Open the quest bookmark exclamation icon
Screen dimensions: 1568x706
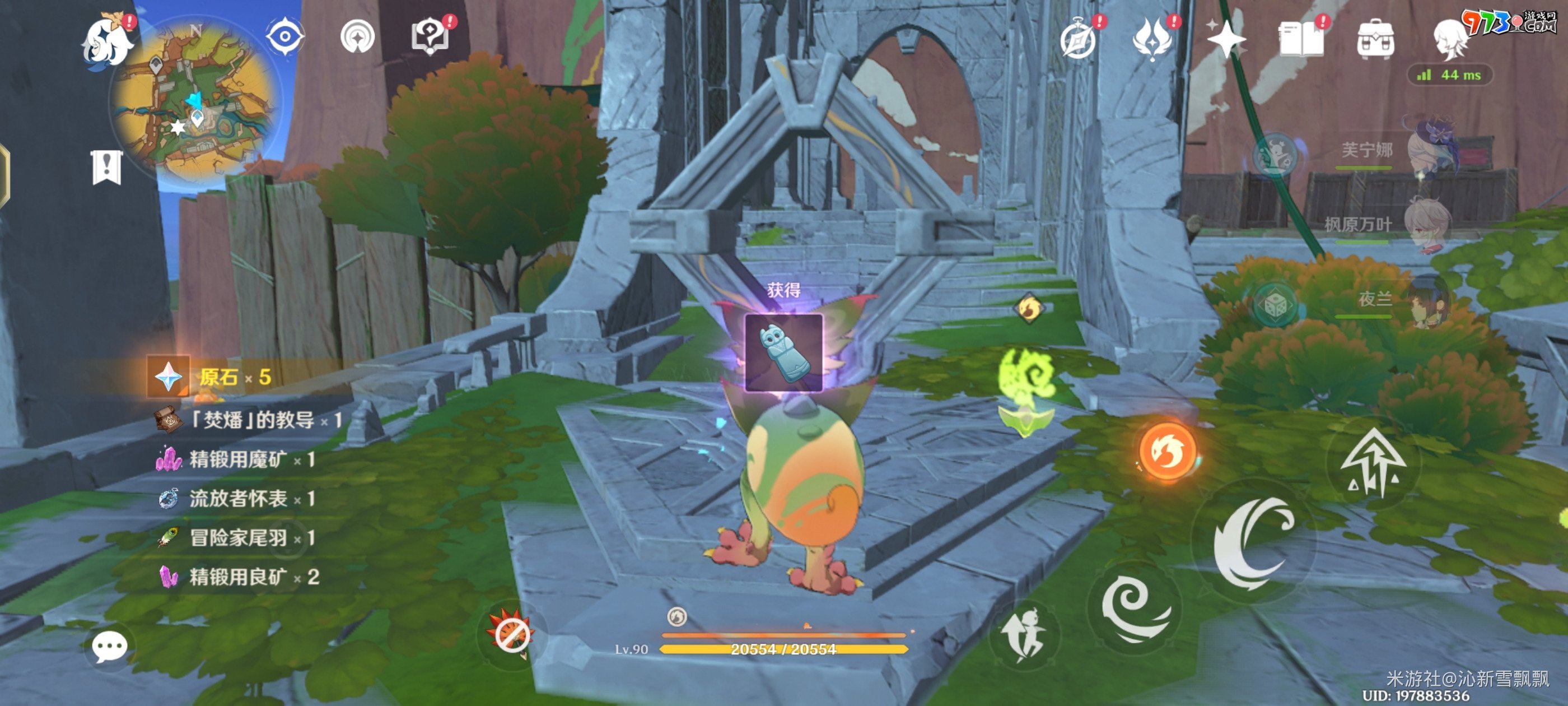(106, 167)
